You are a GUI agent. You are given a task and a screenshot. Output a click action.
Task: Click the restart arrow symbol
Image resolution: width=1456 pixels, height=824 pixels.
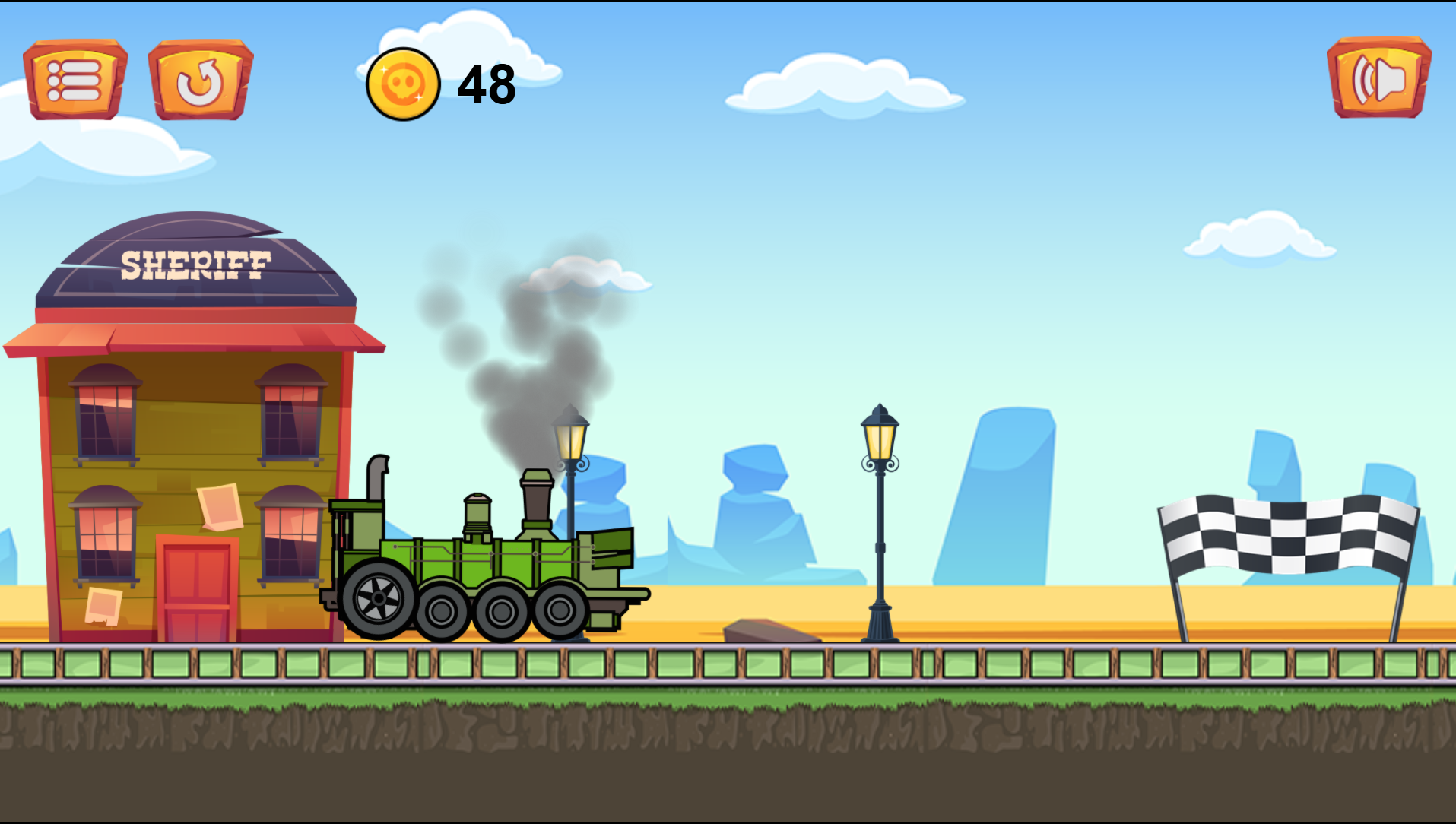[x=201, y=81]
